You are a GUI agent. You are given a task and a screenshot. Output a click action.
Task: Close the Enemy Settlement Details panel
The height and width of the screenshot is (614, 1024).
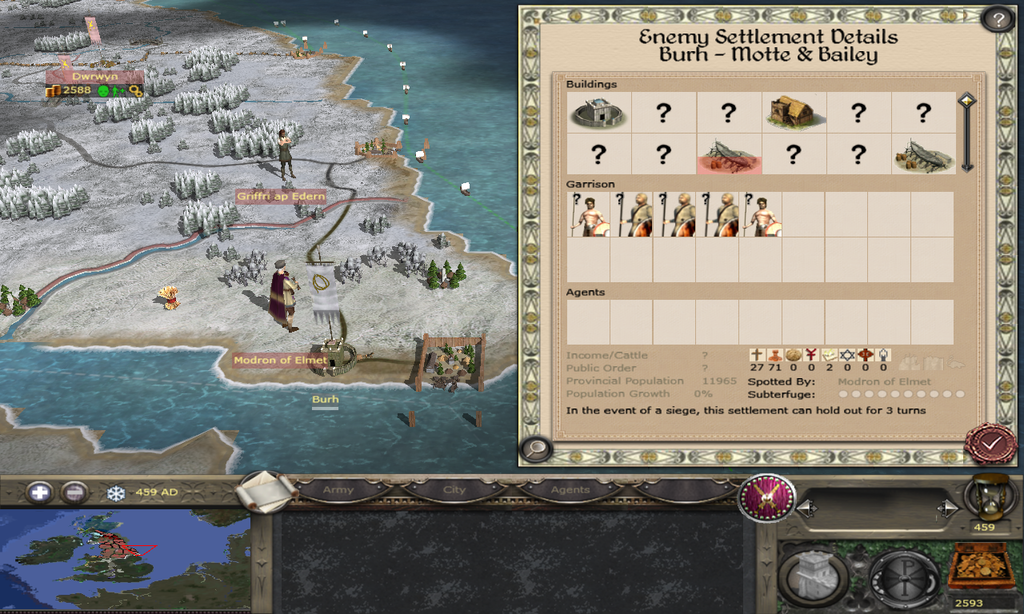click(x=990, y=443)
